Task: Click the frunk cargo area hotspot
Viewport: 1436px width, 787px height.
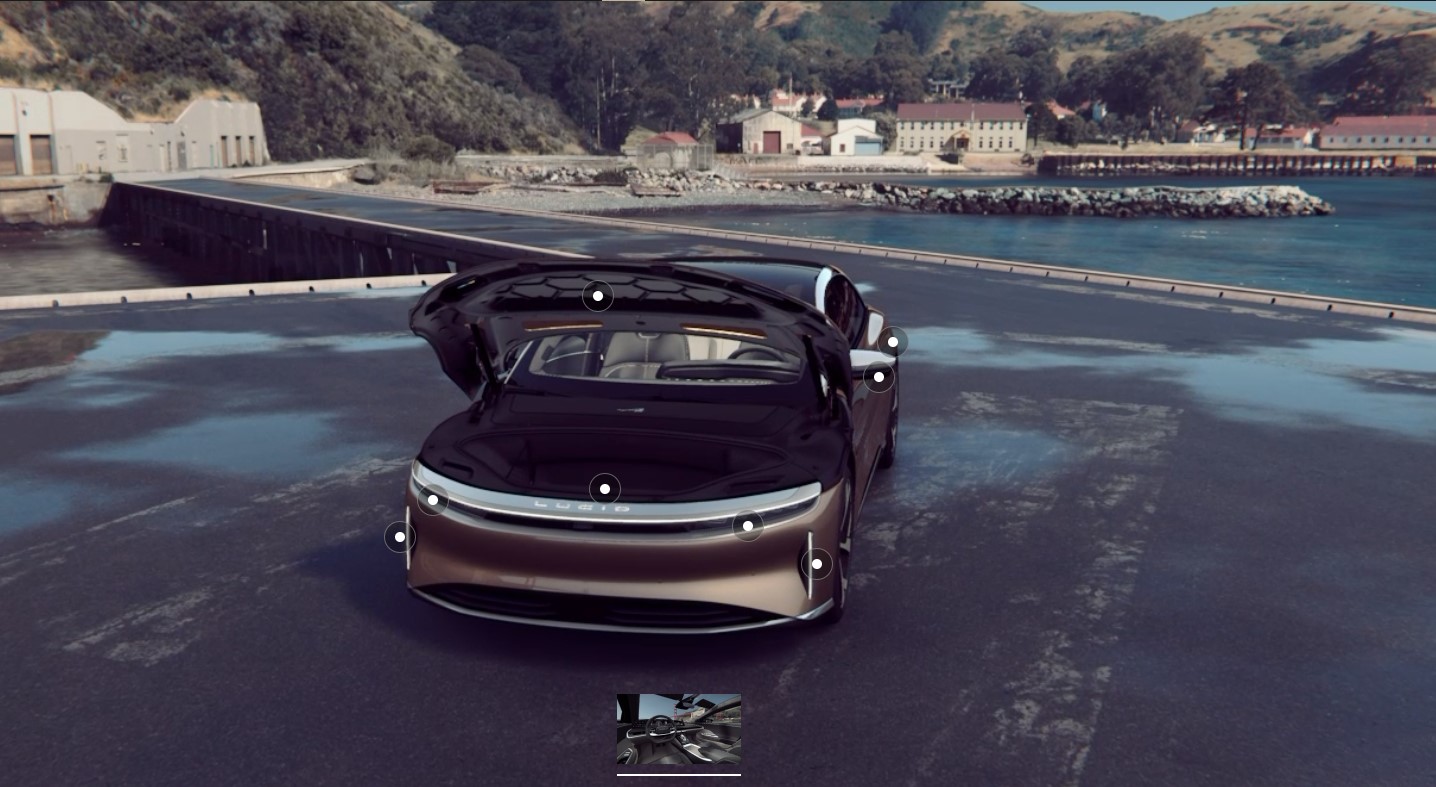Action: (x=606, y=488)
